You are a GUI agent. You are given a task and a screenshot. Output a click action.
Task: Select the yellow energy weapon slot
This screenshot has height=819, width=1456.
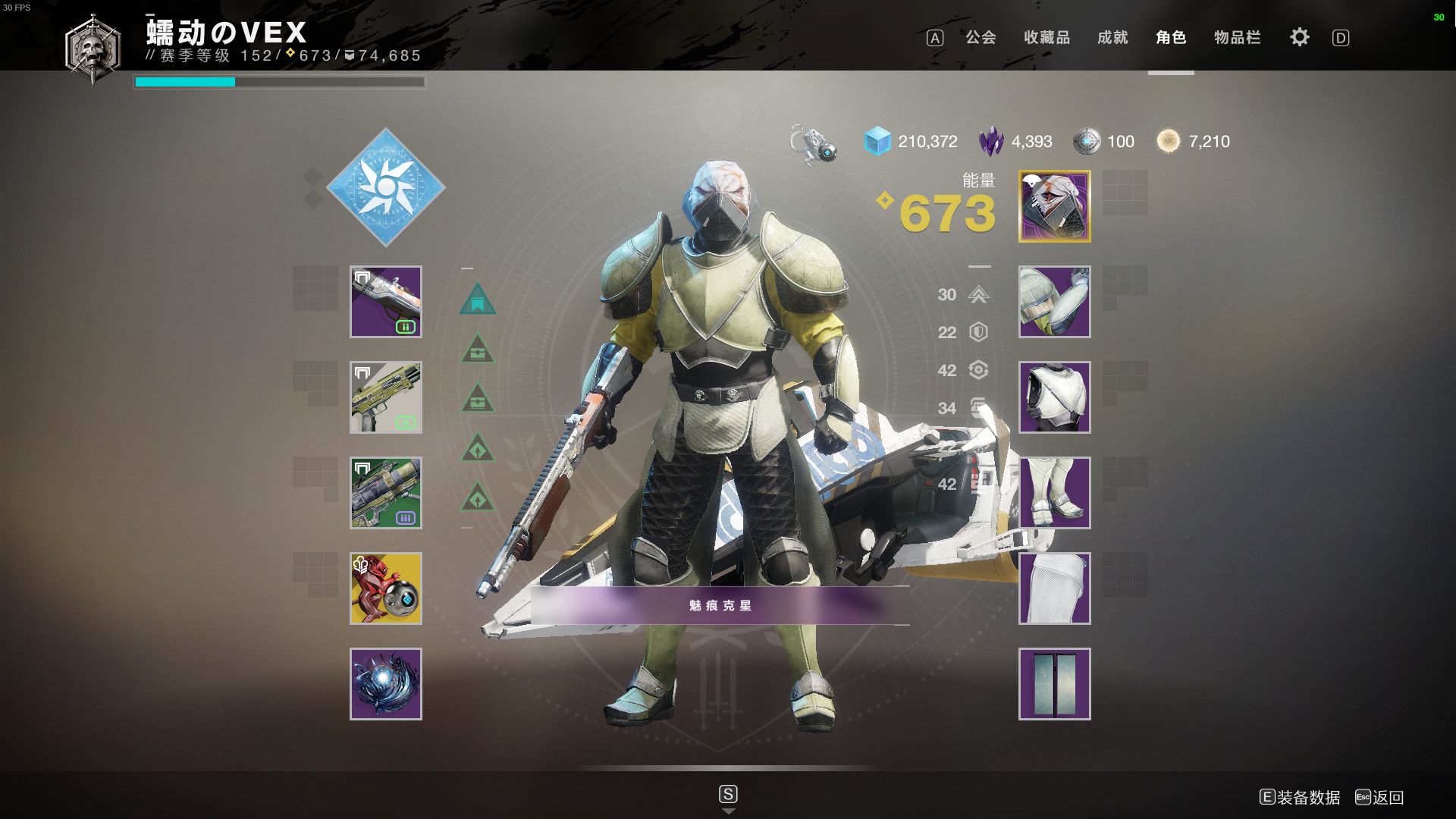tap(385, 397)
